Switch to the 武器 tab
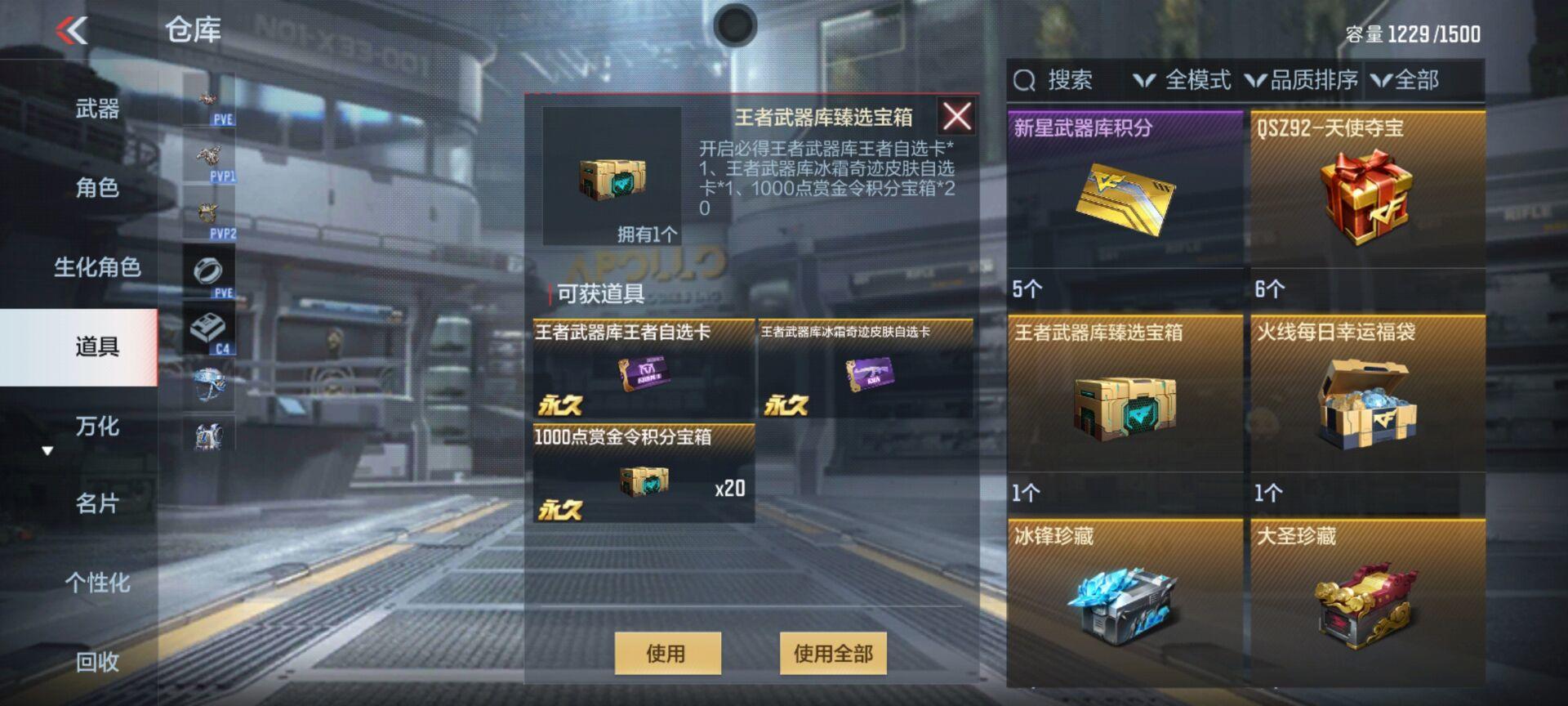This screenshot has width=1568, height=706. pyautogui.click(x=98, y=109)
